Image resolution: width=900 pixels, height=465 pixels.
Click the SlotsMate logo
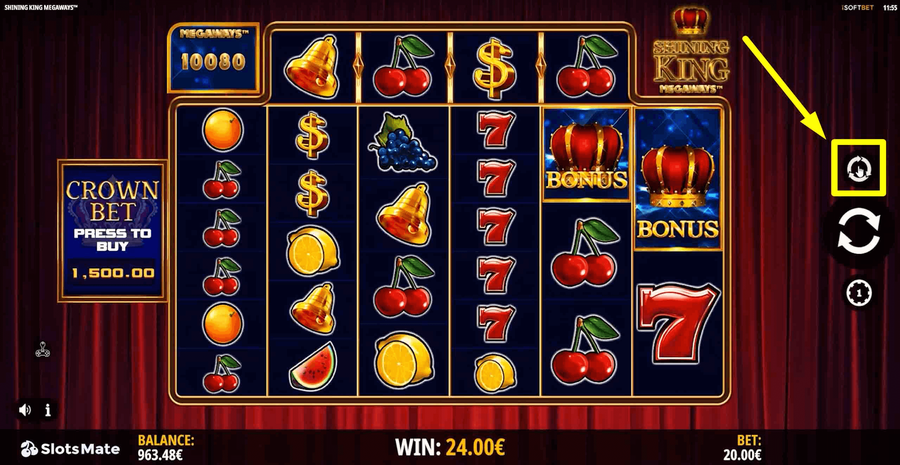[70, 448]
